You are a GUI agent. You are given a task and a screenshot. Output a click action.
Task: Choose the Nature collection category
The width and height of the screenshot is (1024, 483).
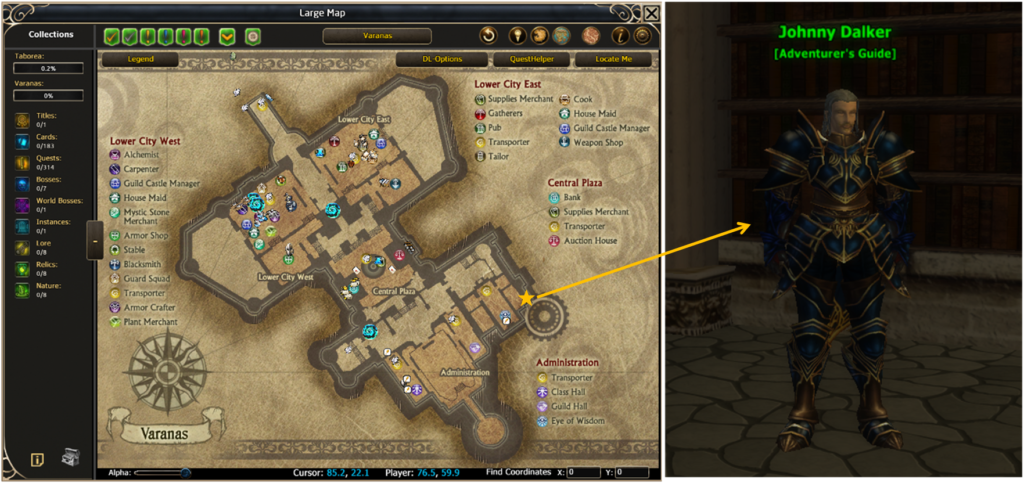tap(24, 291)
